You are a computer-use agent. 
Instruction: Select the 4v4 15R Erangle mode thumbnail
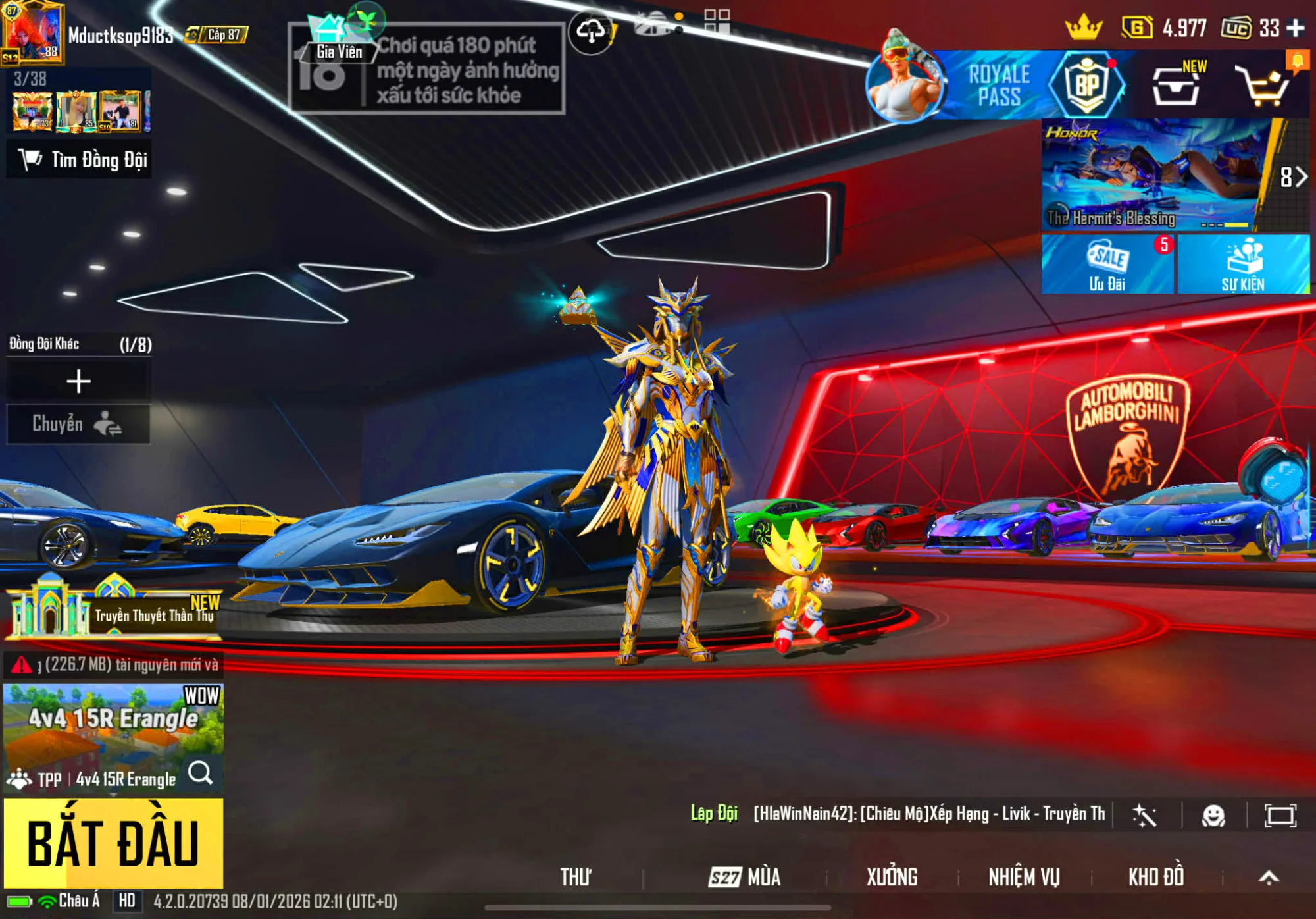(x=113, y=724)
